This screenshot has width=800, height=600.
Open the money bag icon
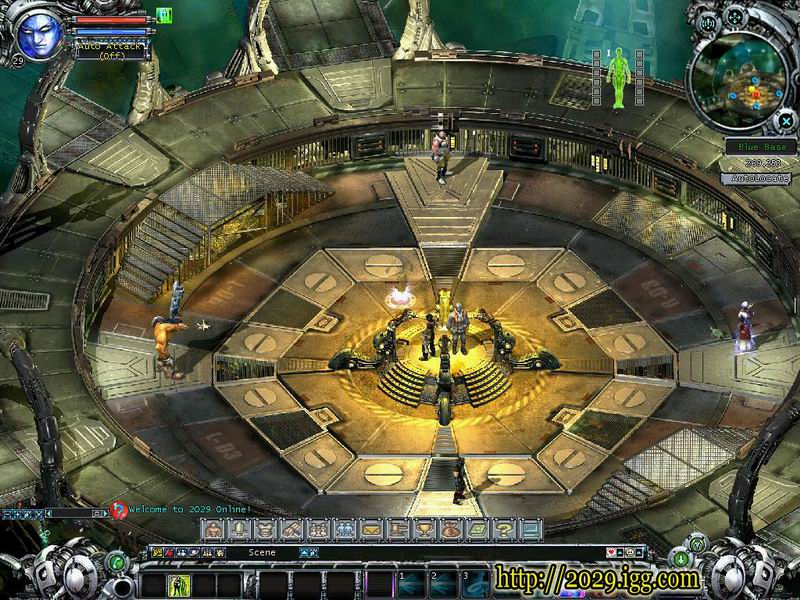point(452,529)
